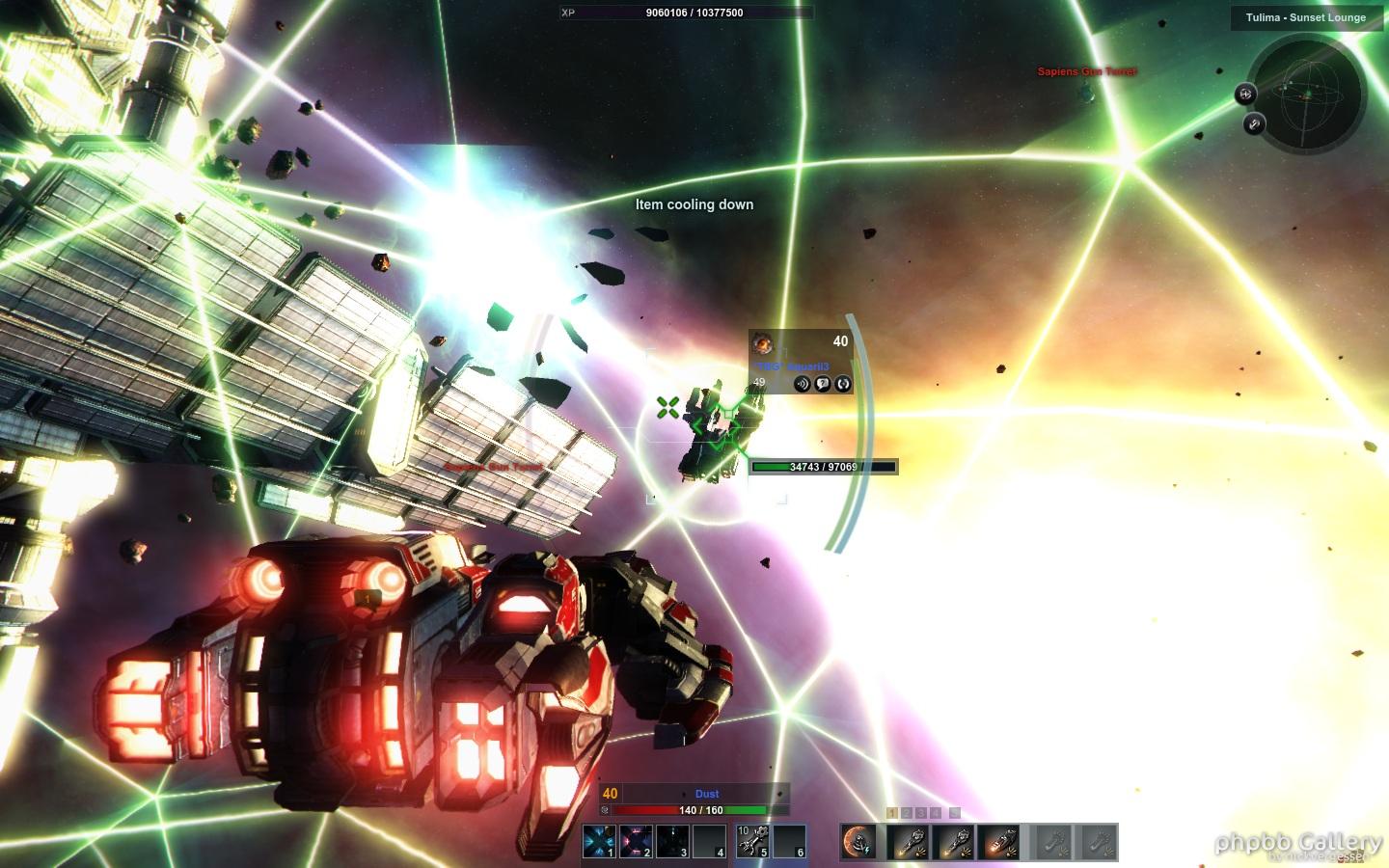Screen dimensions: 1389x868
Task: Fire the flaming missile weapon slot
Action: [x=1000, y=842]
